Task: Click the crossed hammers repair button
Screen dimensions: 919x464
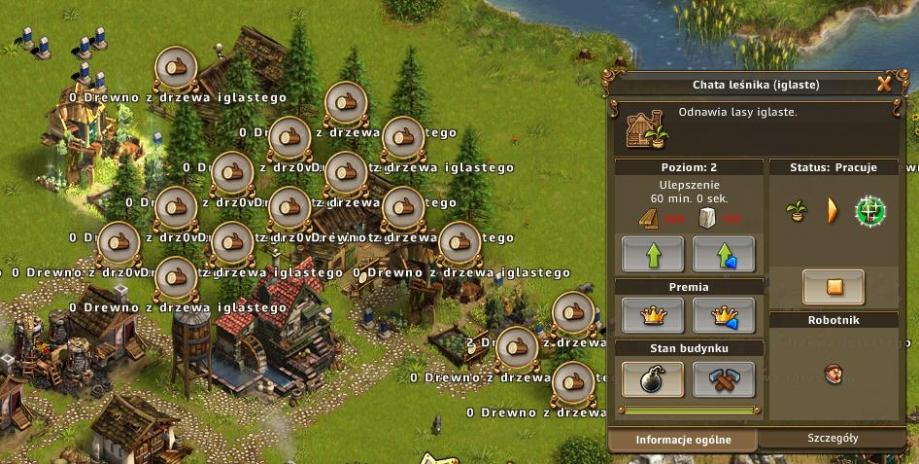Action: point(724,379)
